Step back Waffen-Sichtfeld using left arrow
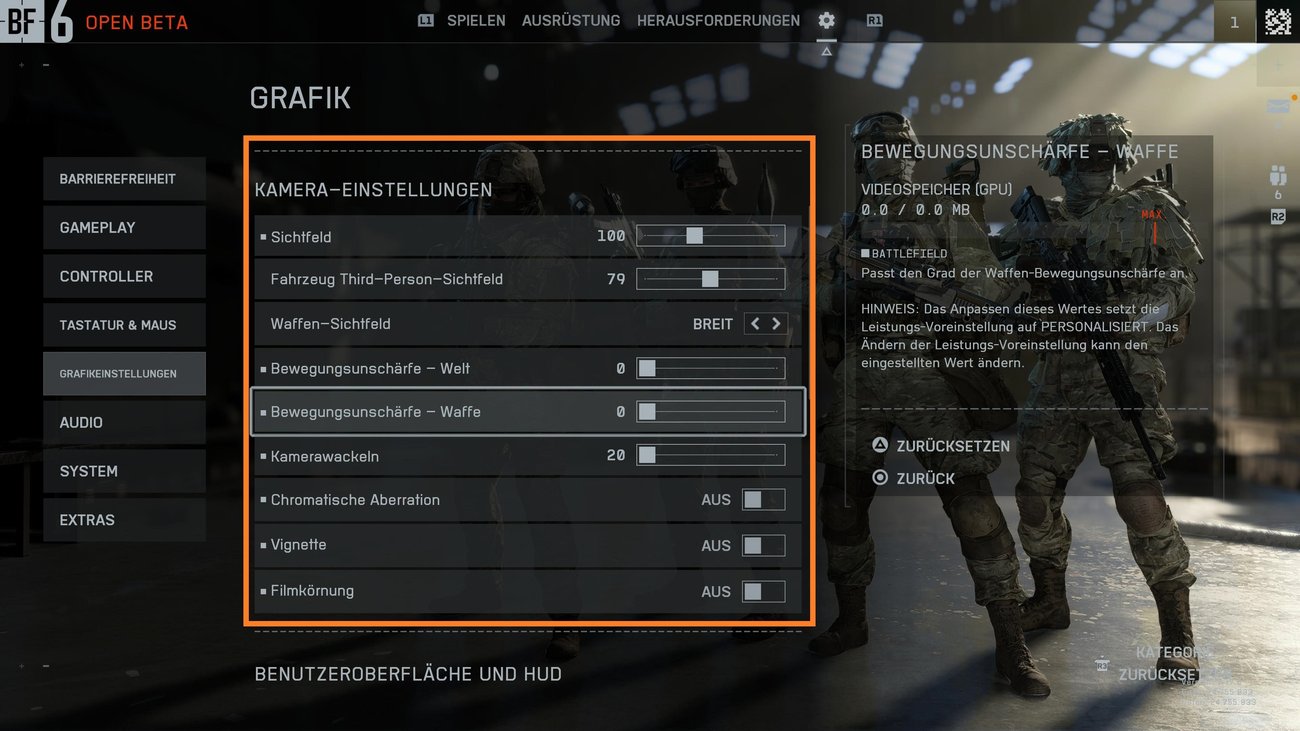Viewport: 1300px width, 731px height. (755, 323)
